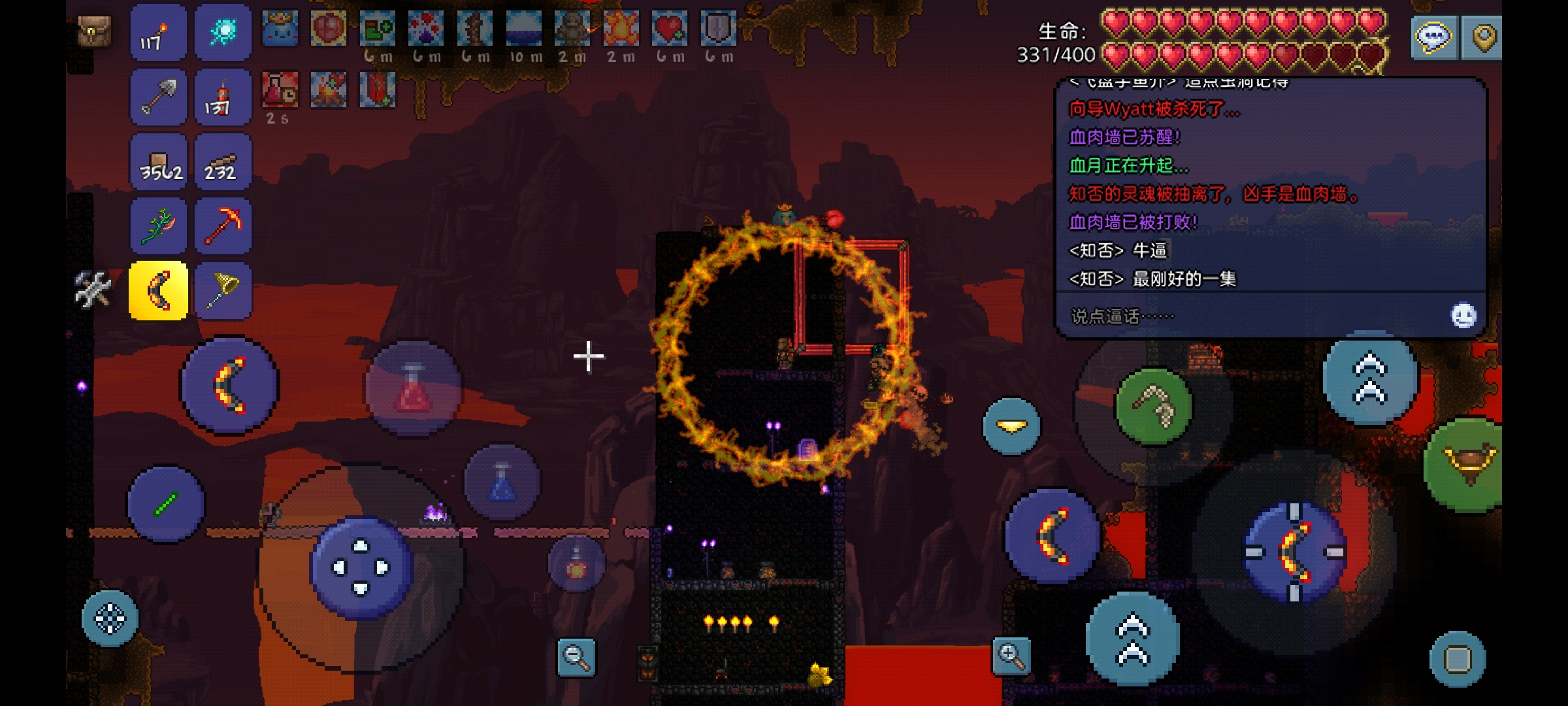This screenshot has width=1568, height=706.
Task: Select the cyan magic mirror slot
Action: (x=223, y=33)
